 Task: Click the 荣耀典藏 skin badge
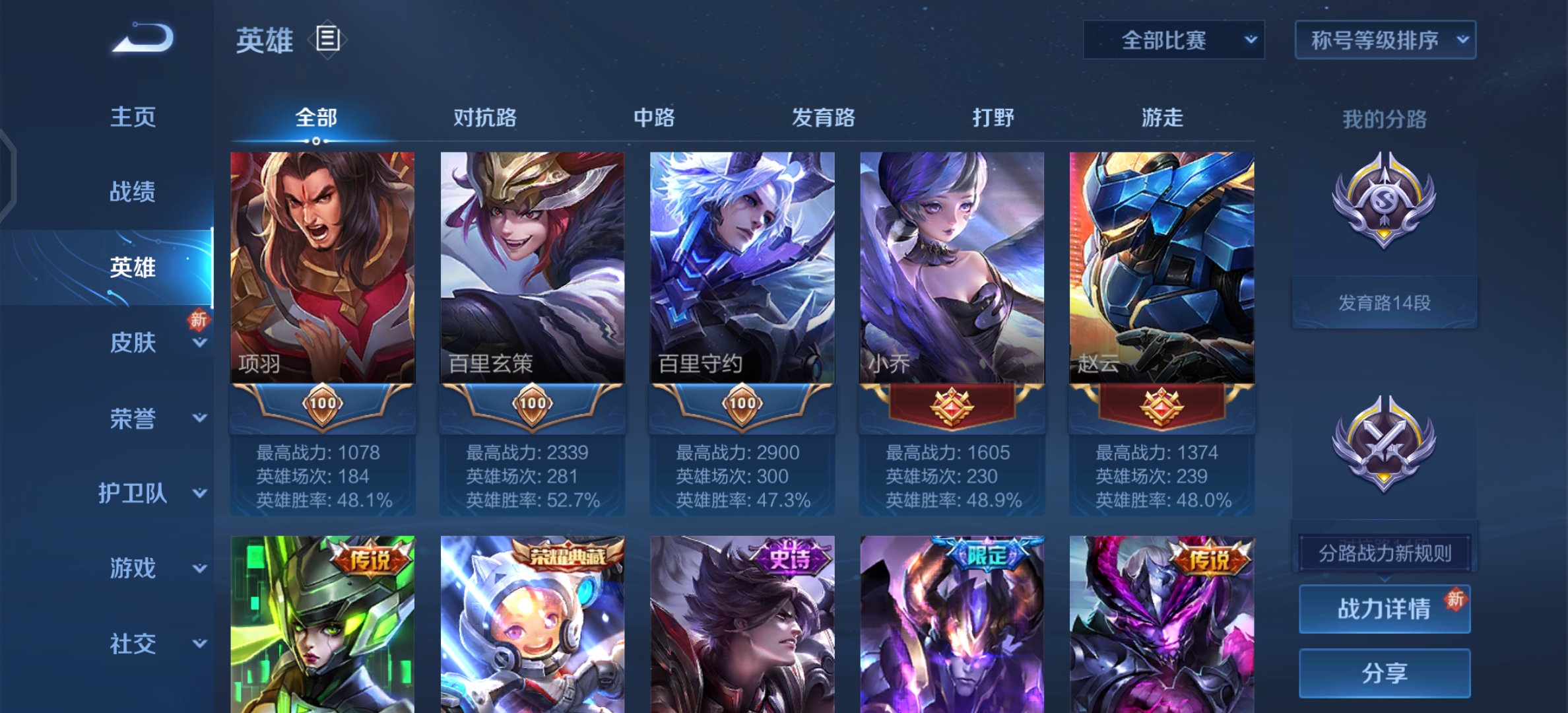[x=568, y=556]
